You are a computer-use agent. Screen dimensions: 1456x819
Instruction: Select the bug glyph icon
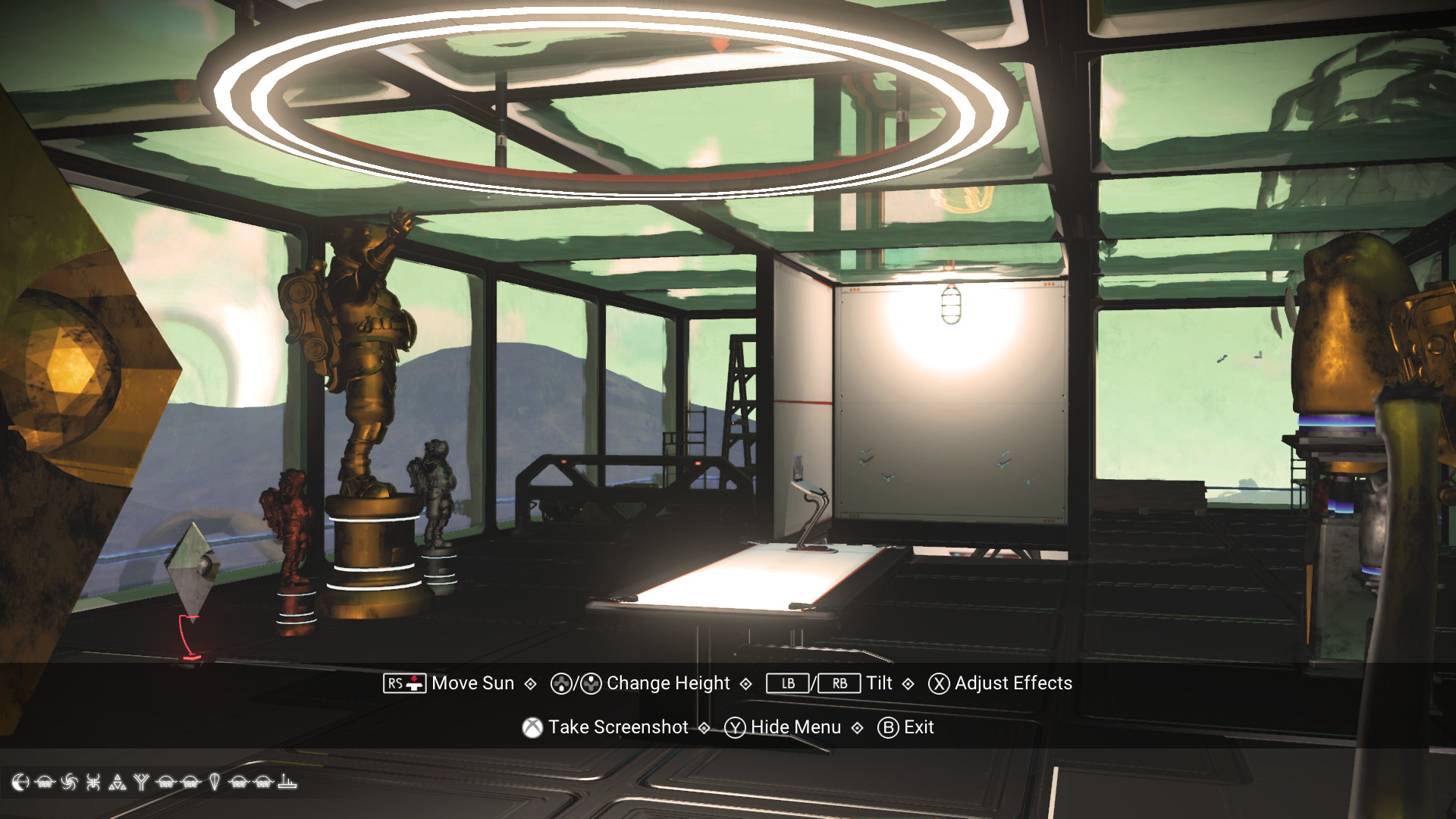[x=93, y=782]
